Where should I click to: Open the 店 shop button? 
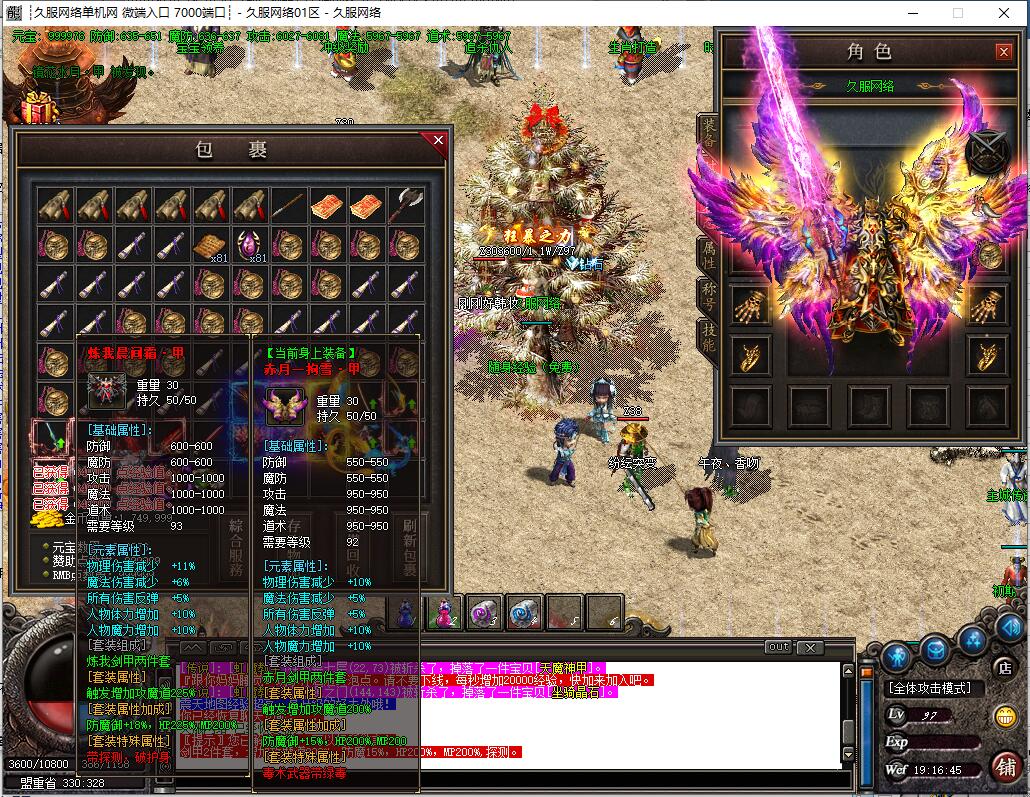[x=1006, y=667]
